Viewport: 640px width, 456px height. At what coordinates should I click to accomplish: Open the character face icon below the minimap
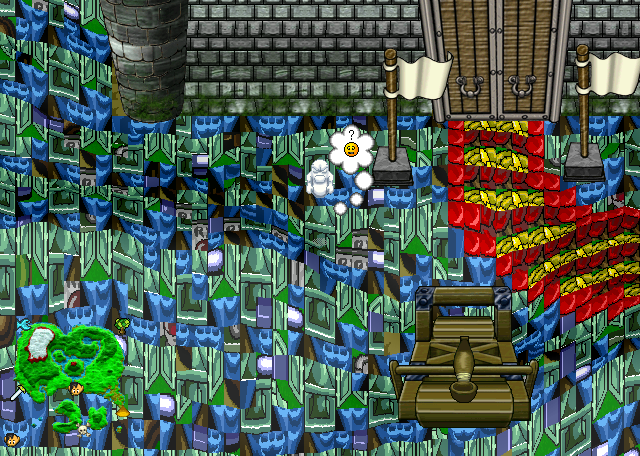(x=12, y=438)
